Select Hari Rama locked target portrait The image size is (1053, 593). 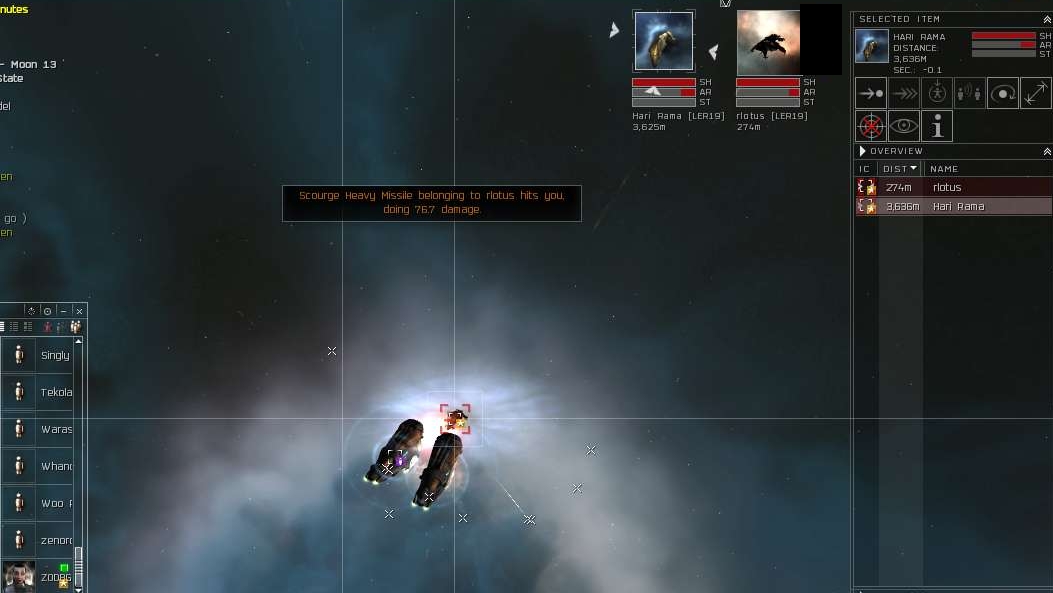(x=664, y=41)
